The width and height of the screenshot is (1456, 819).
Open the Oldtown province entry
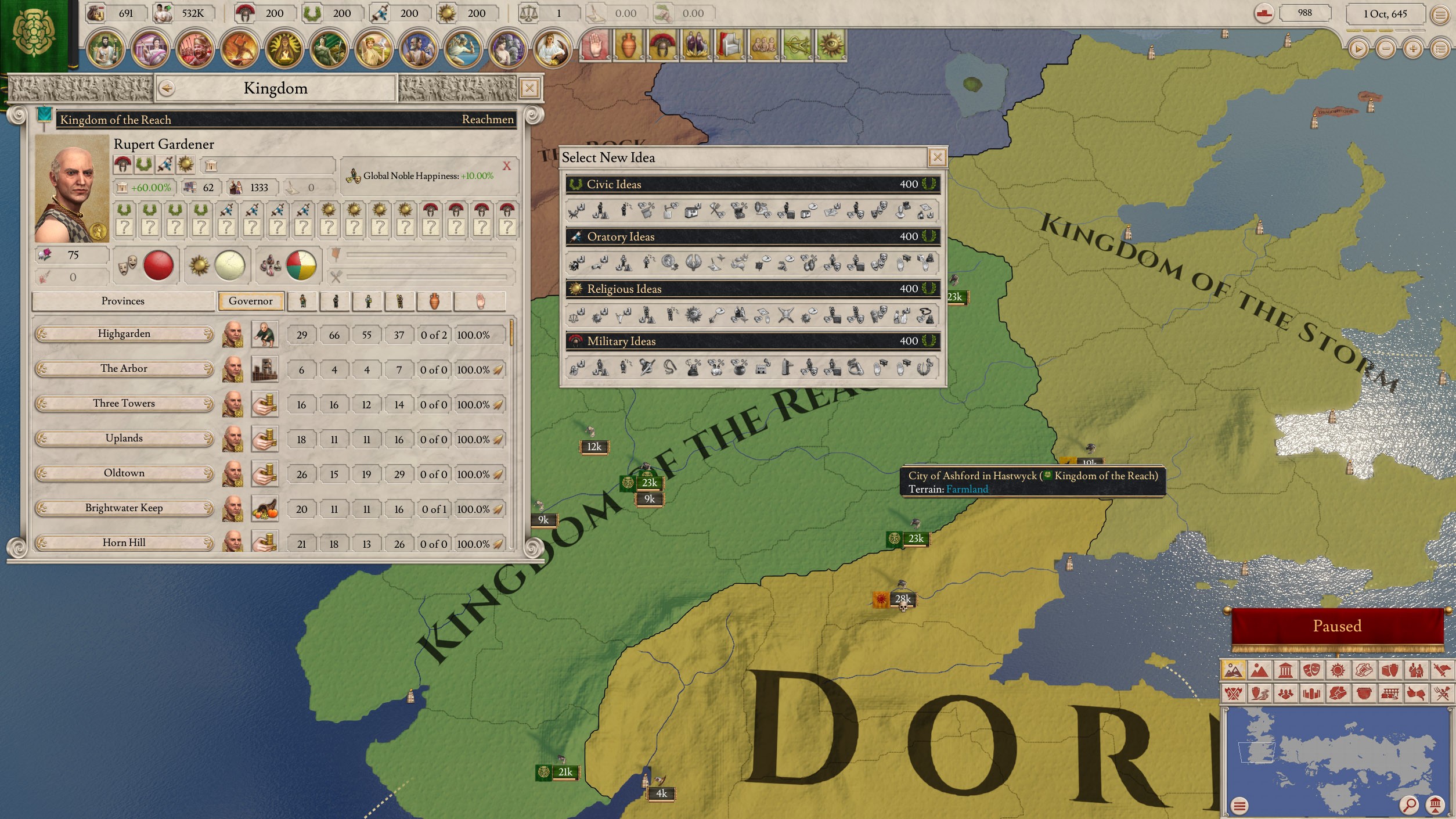(124, 473)
